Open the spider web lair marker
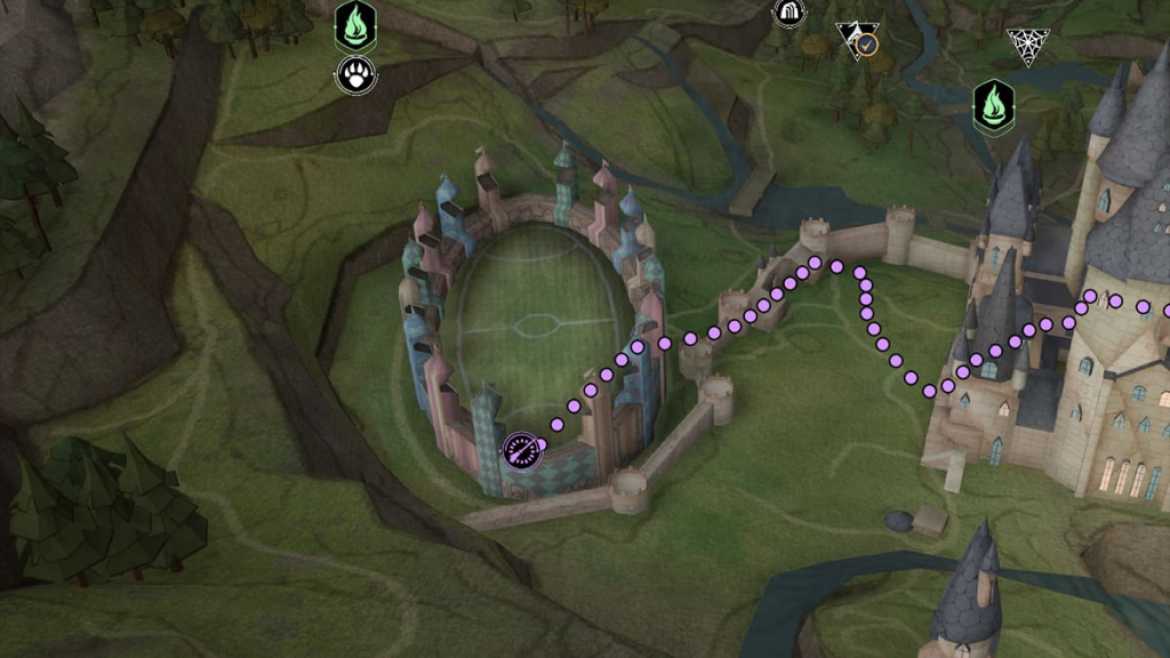Screen dimensions: 1170x658 1027,46
